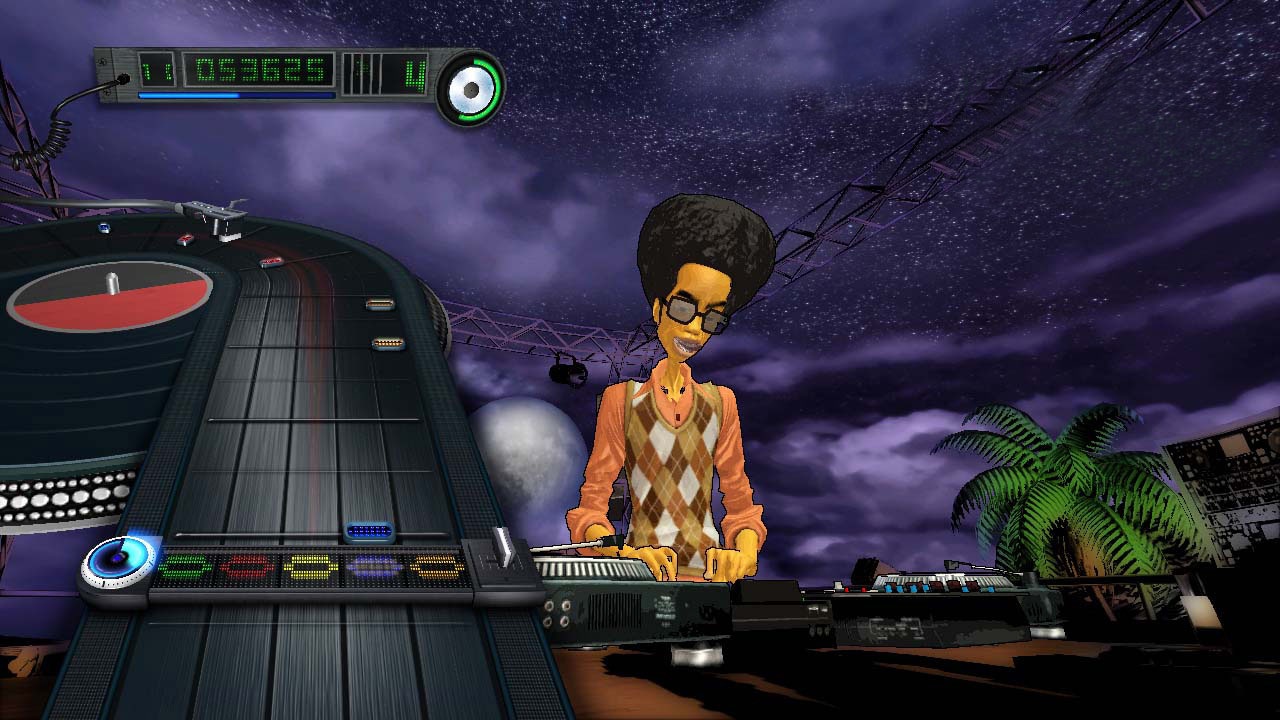Click the blue progress bar under the score
The height and width of the screenshot is (720, 1280).
pyautogui.click(x=235, y=94)
